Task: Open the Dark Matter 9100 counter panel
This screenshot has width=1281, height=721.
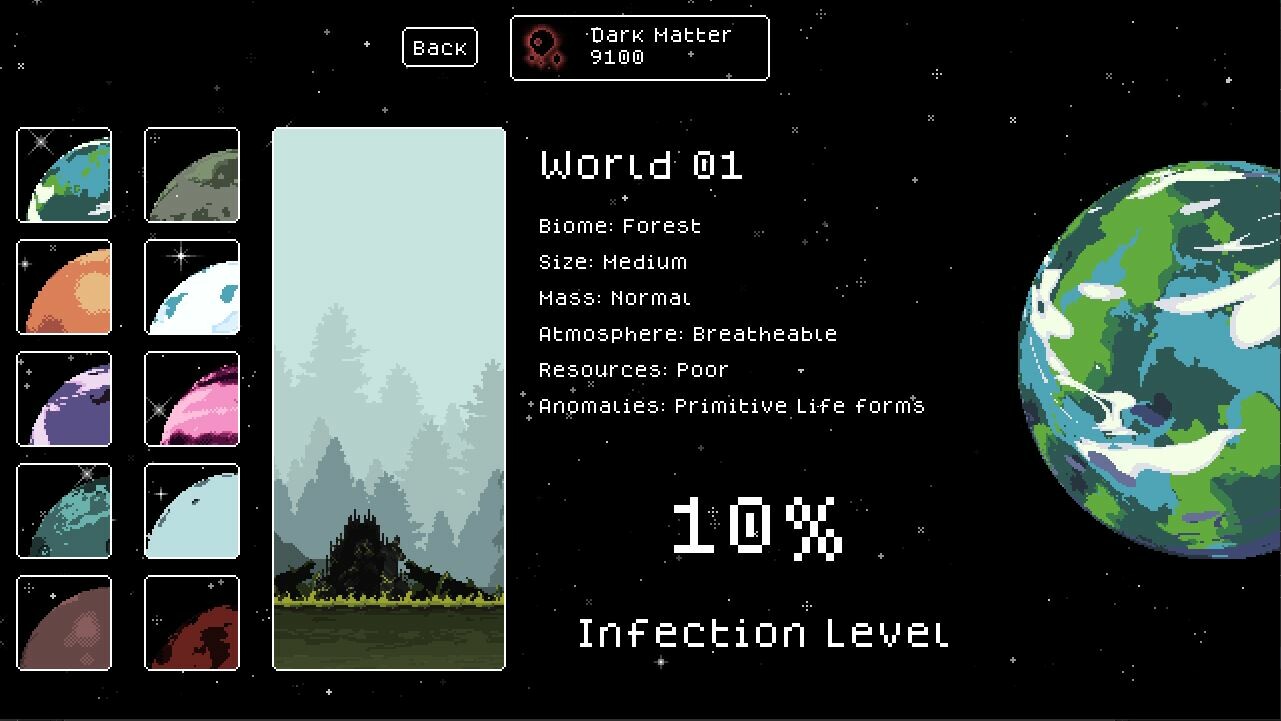Action: 639,46
